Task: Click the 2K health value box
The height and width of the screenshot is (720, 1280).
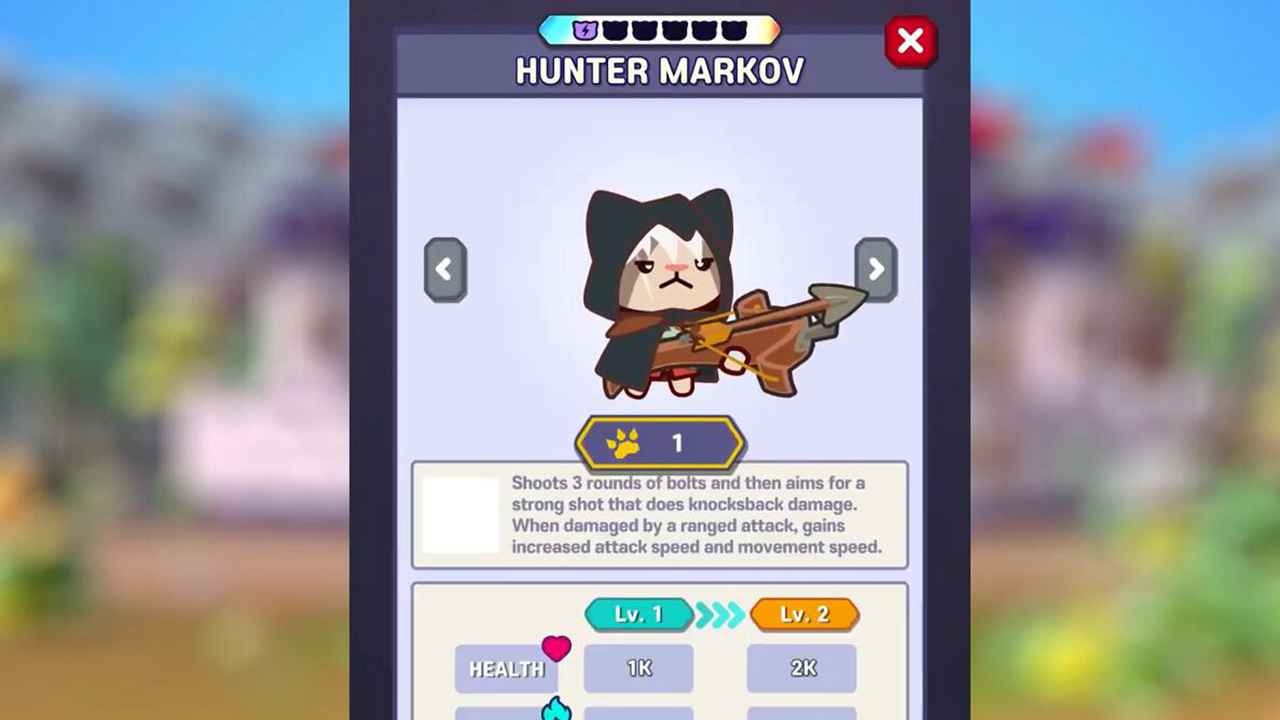Action: tap(801, 668)
